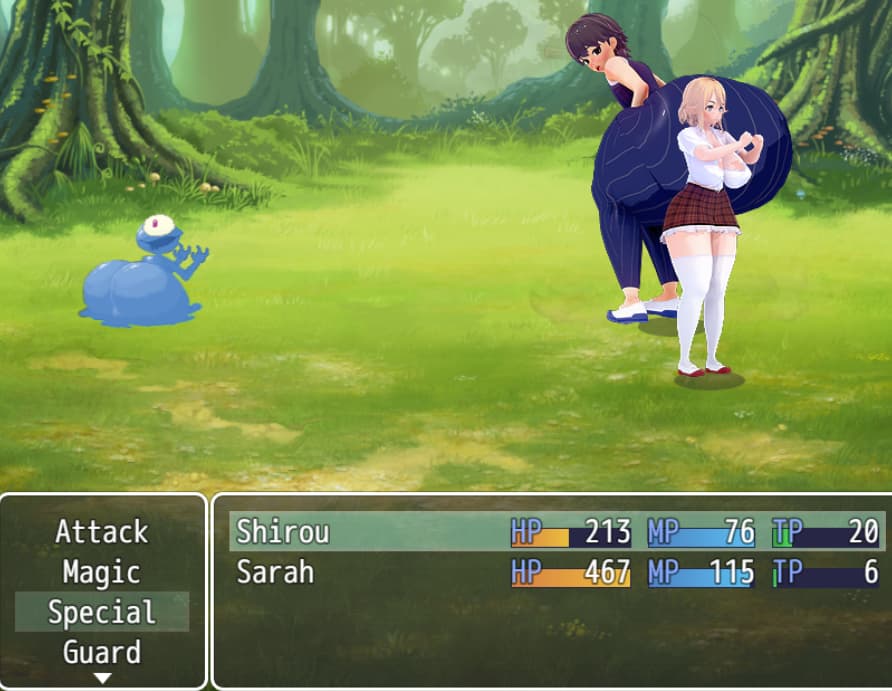Viewport: 892px width, 691px height.
Task: Choose the Attack command
Action: [x=102, y=531]
